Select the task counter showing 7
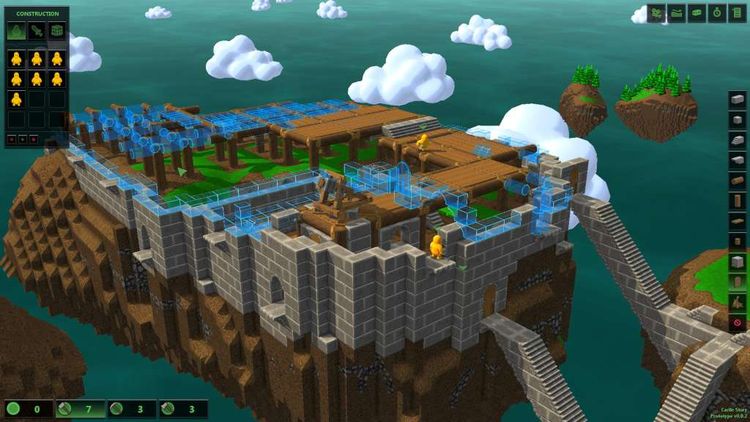The height and width of the screenshot is (422, 750). (x=78, y=409)
